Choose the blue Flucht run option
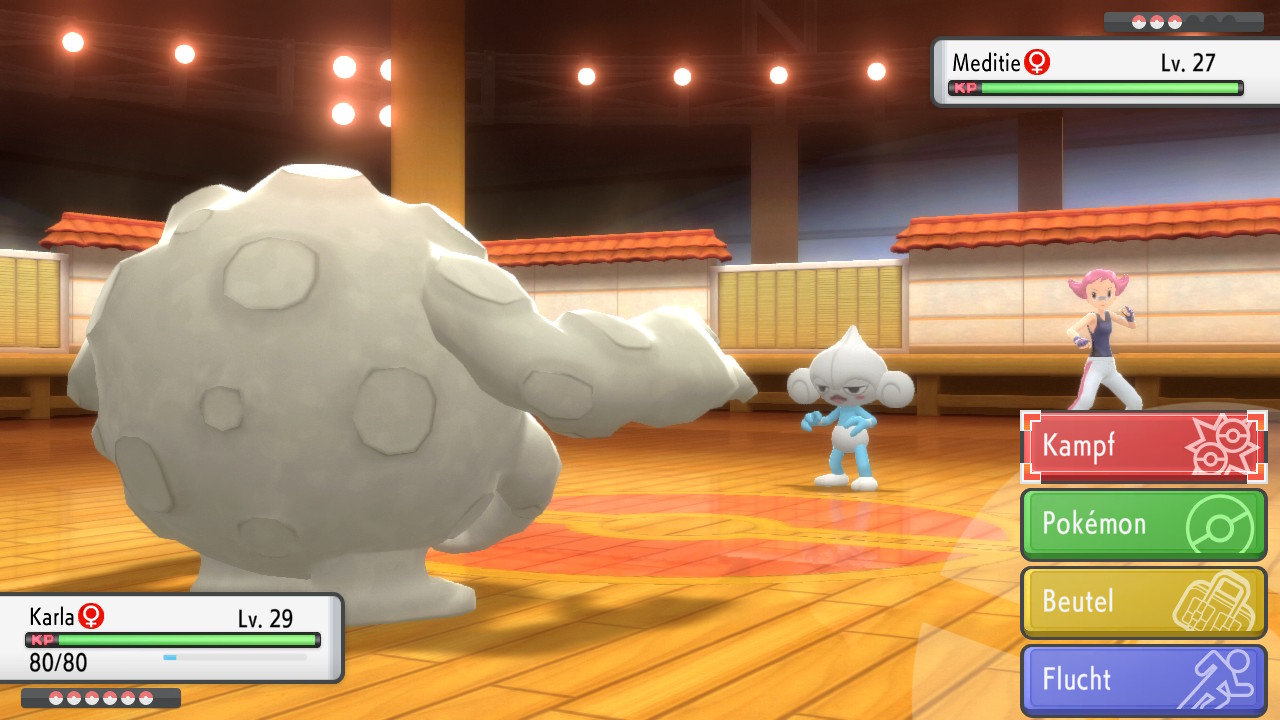Image resolution: width=1280 pixels, height=720 pixels. point(1143,680)
